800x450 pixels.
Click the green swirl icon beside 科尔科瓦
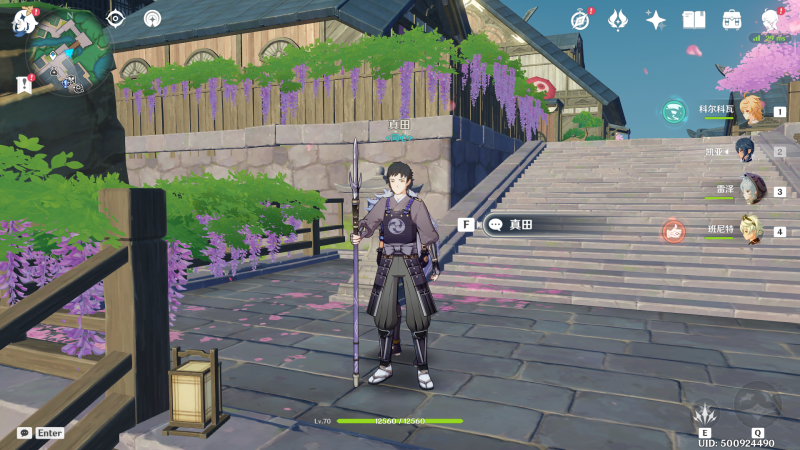pos(674,112)
